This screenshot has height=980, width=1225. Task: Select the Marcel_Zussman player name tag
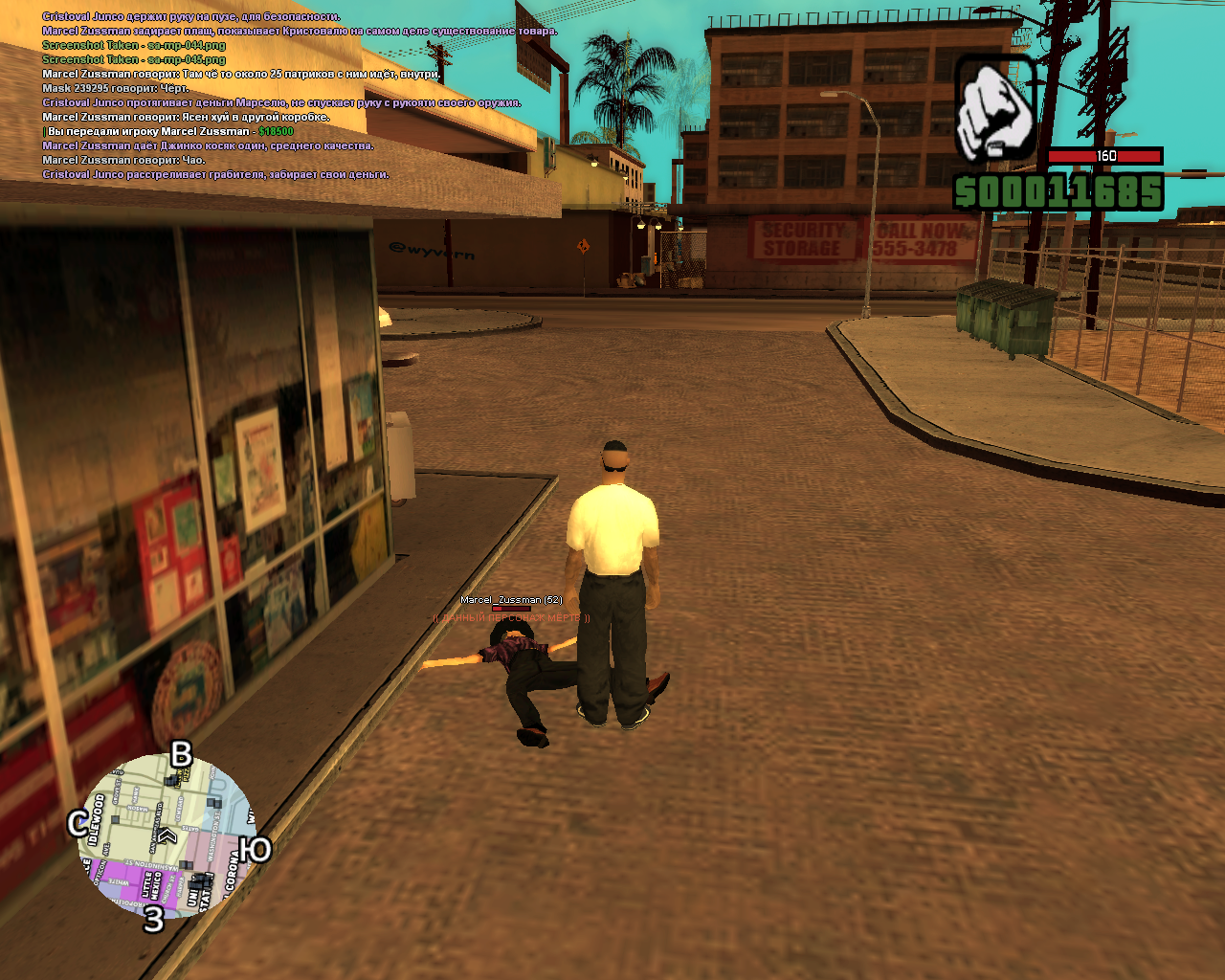click(x=511, y=600)
